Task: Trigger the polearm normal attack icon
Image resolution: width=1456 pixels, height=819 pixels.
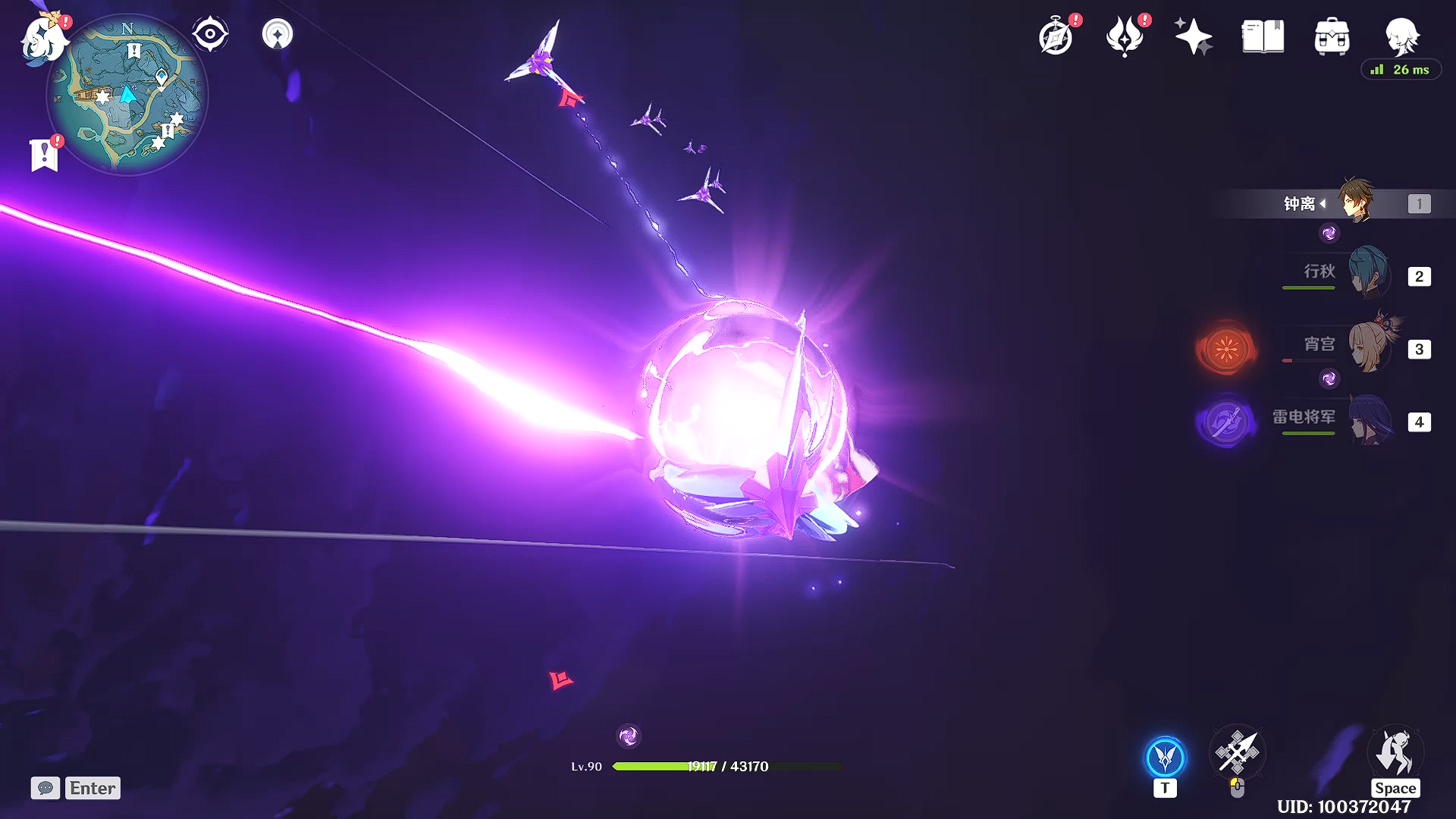Action: [1237, 752]
